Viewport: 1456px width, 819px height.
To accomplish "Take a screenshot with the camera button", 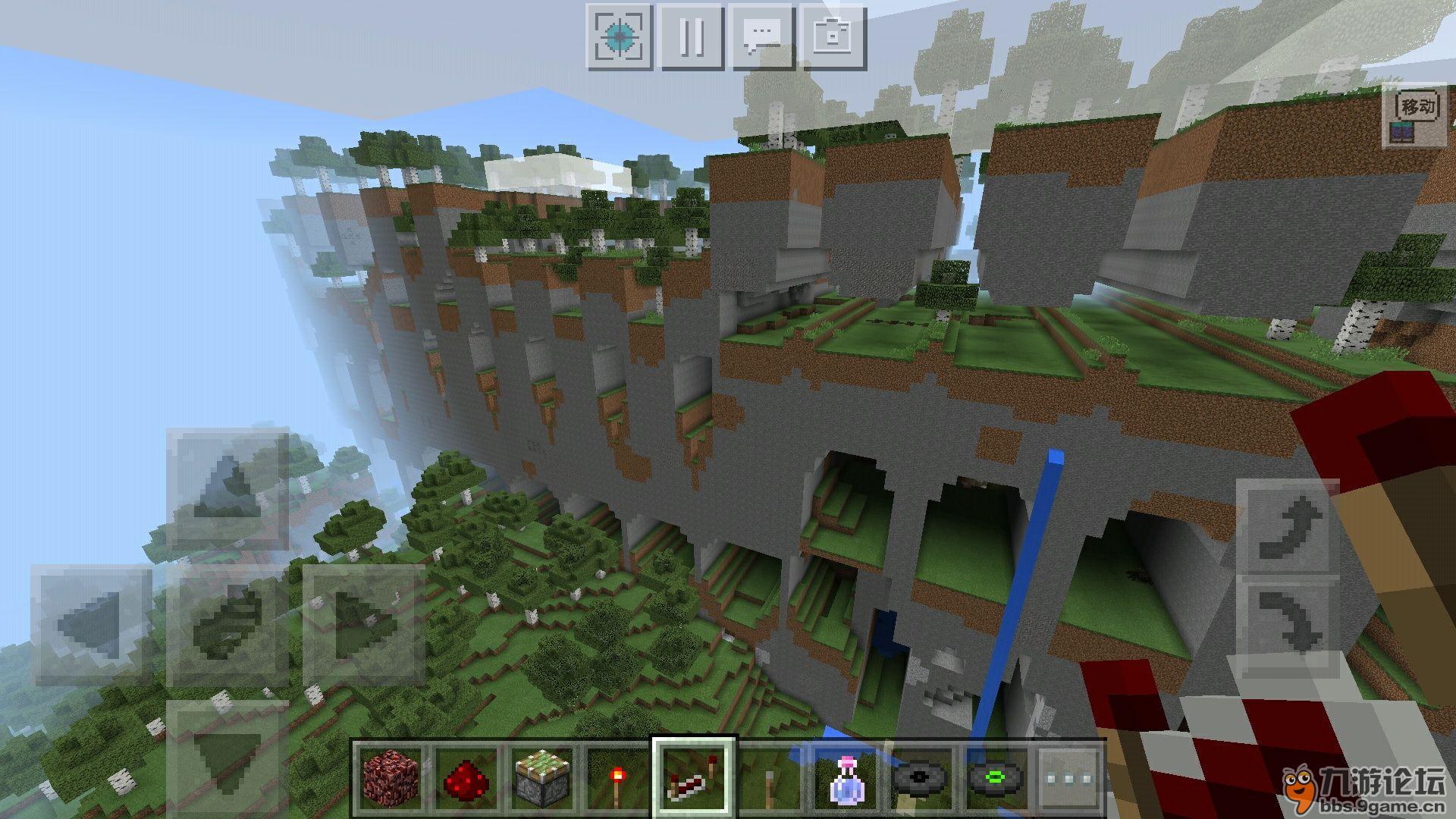I will tap(833, 36).
